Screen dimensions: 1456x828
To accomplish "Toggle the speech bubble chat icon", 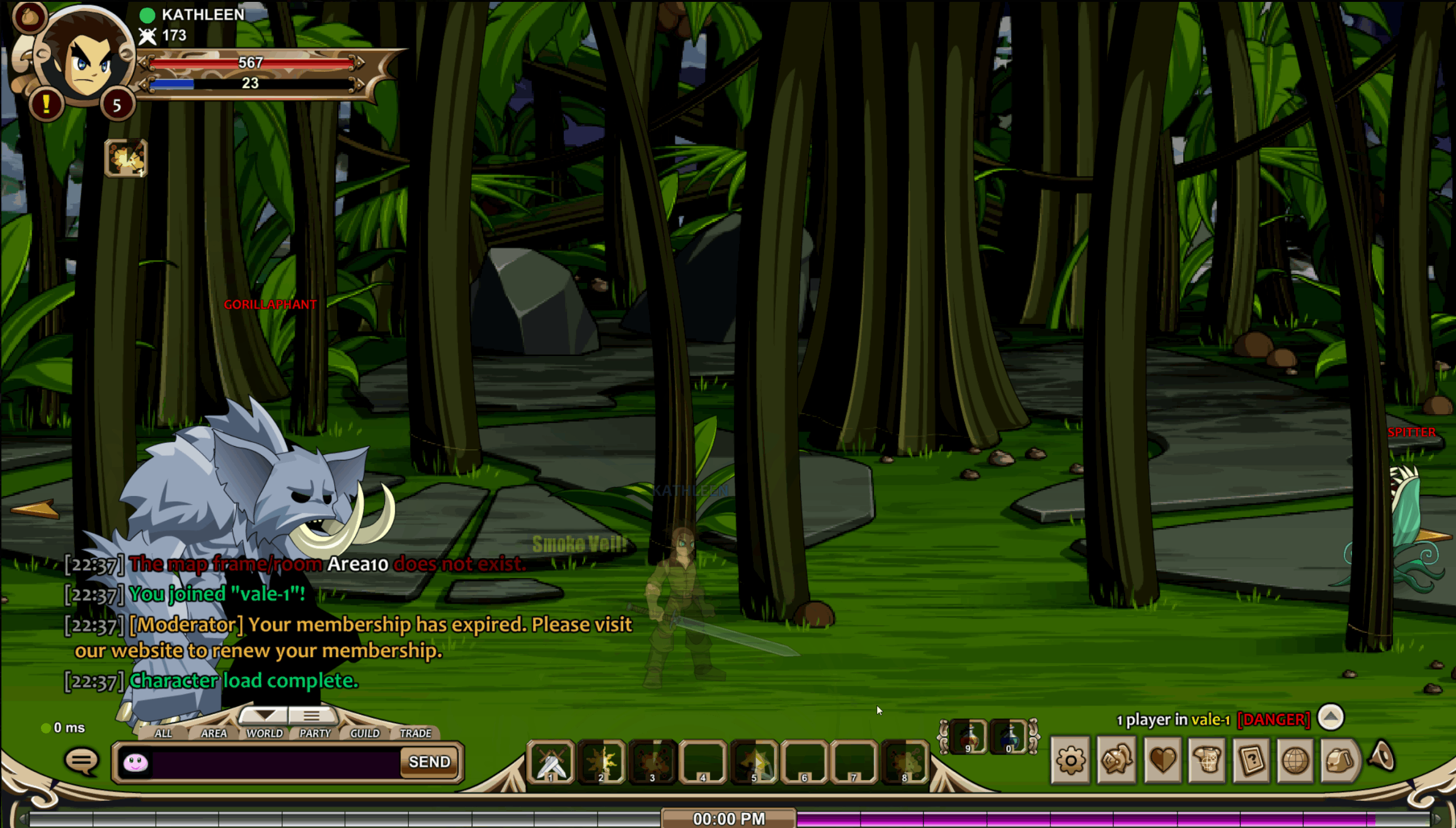I will pos(82,761).
